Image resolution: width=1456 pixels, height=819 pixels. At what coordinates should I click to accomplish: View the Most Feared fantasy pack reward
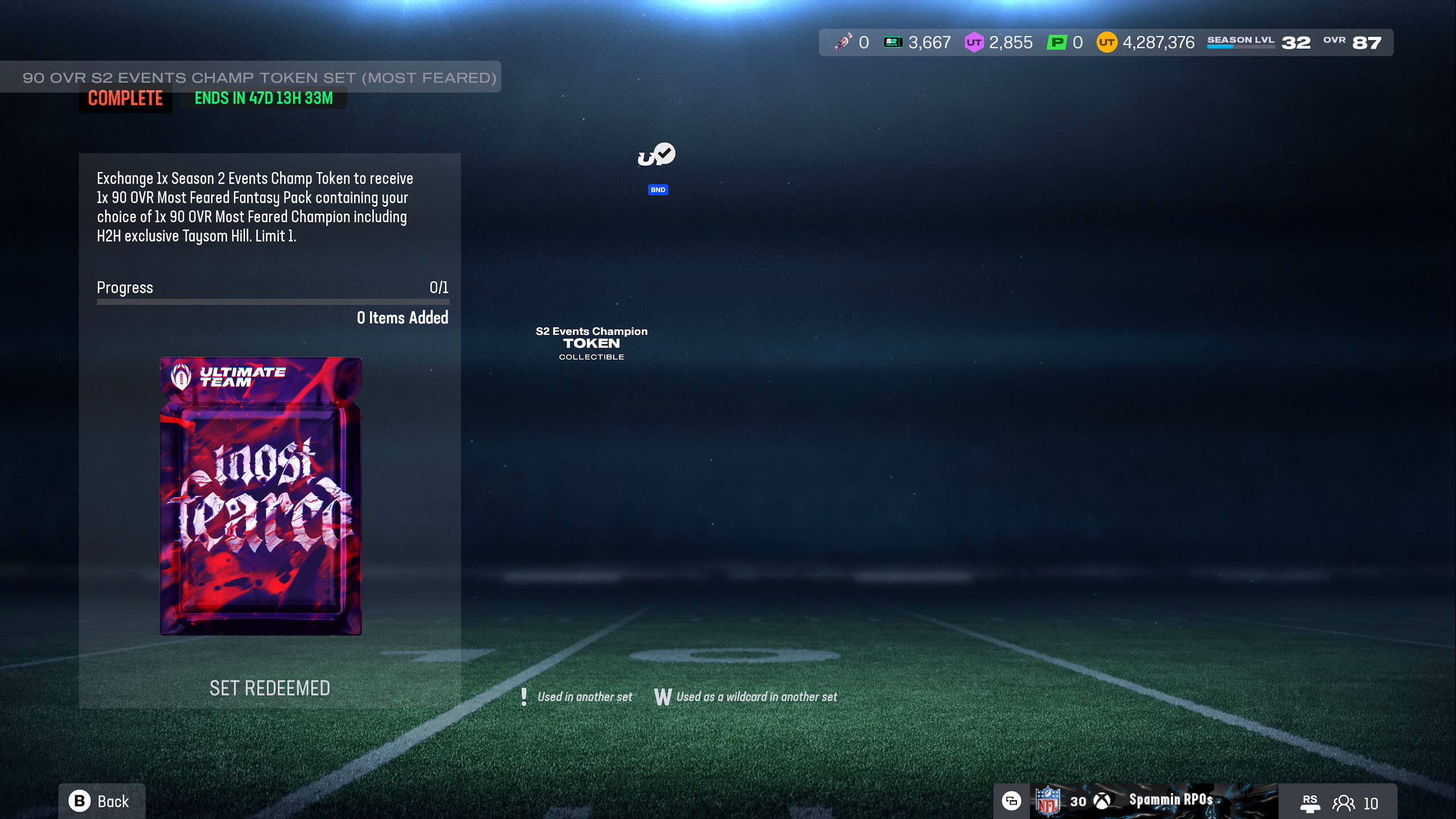pos(260,495)
